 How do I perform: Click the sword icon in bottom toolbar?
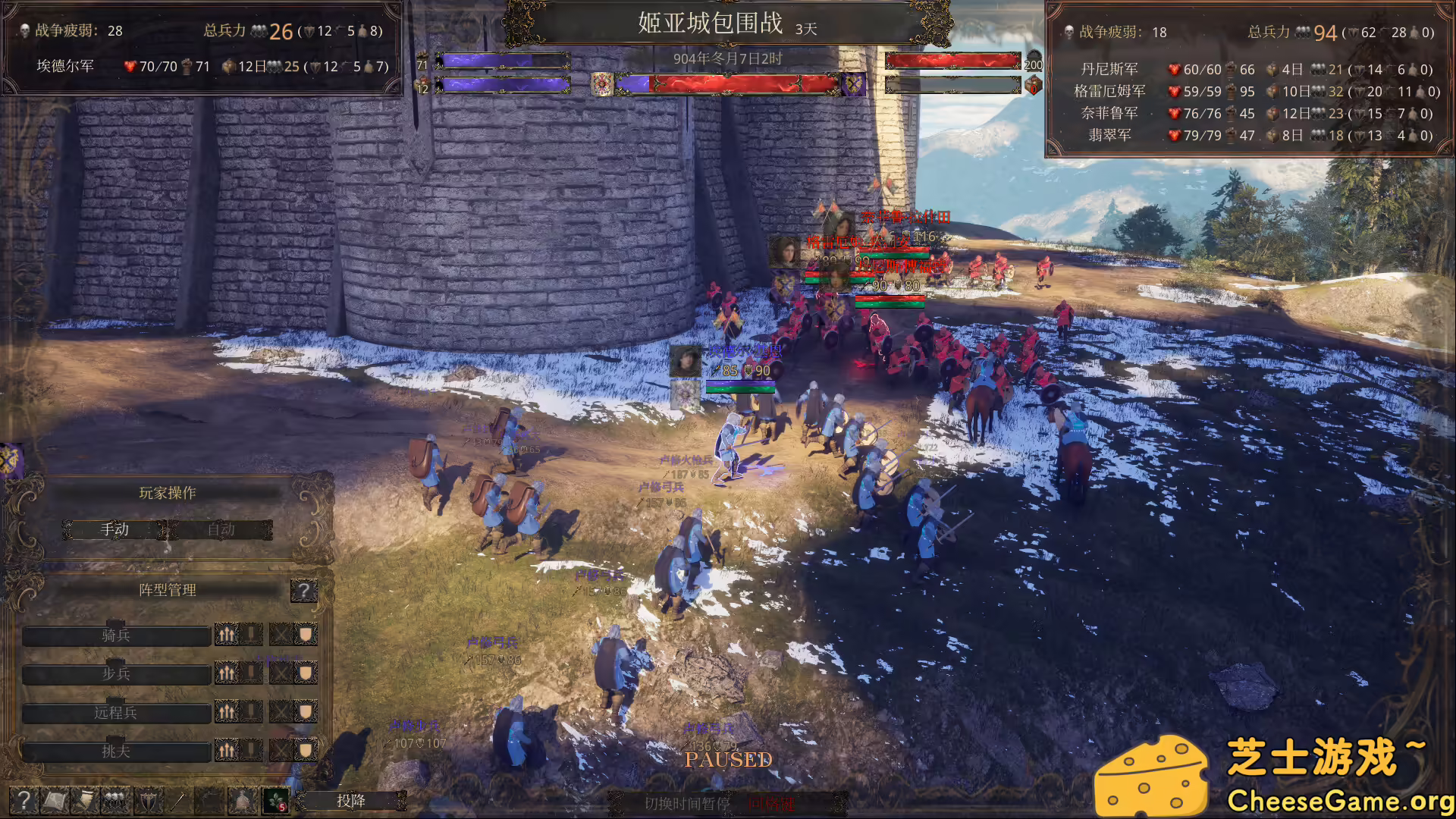(177, 800)
